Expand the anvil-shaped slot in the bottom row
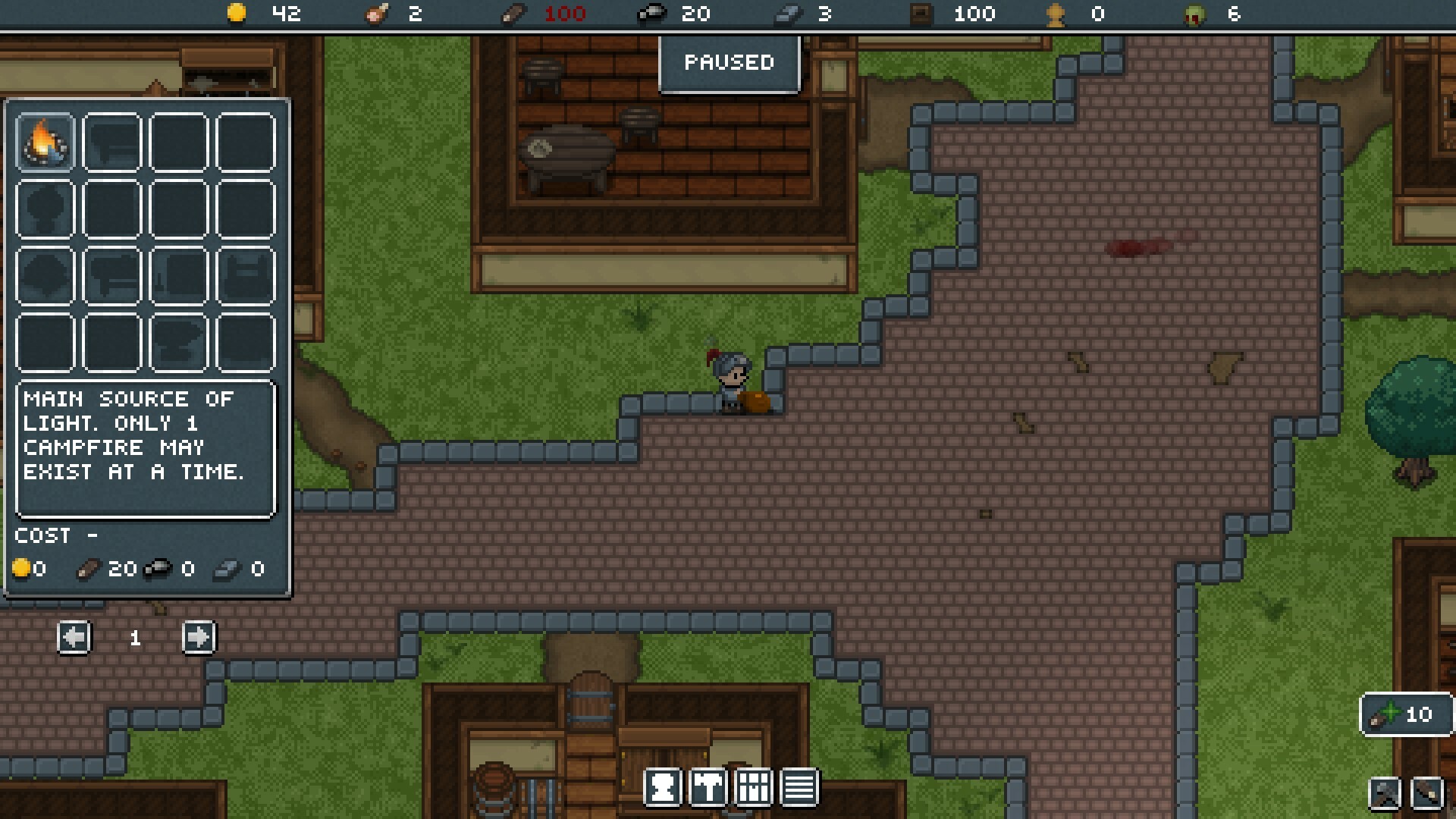The width and height of the screenshot is (1456, 819). tap(178, 344)
